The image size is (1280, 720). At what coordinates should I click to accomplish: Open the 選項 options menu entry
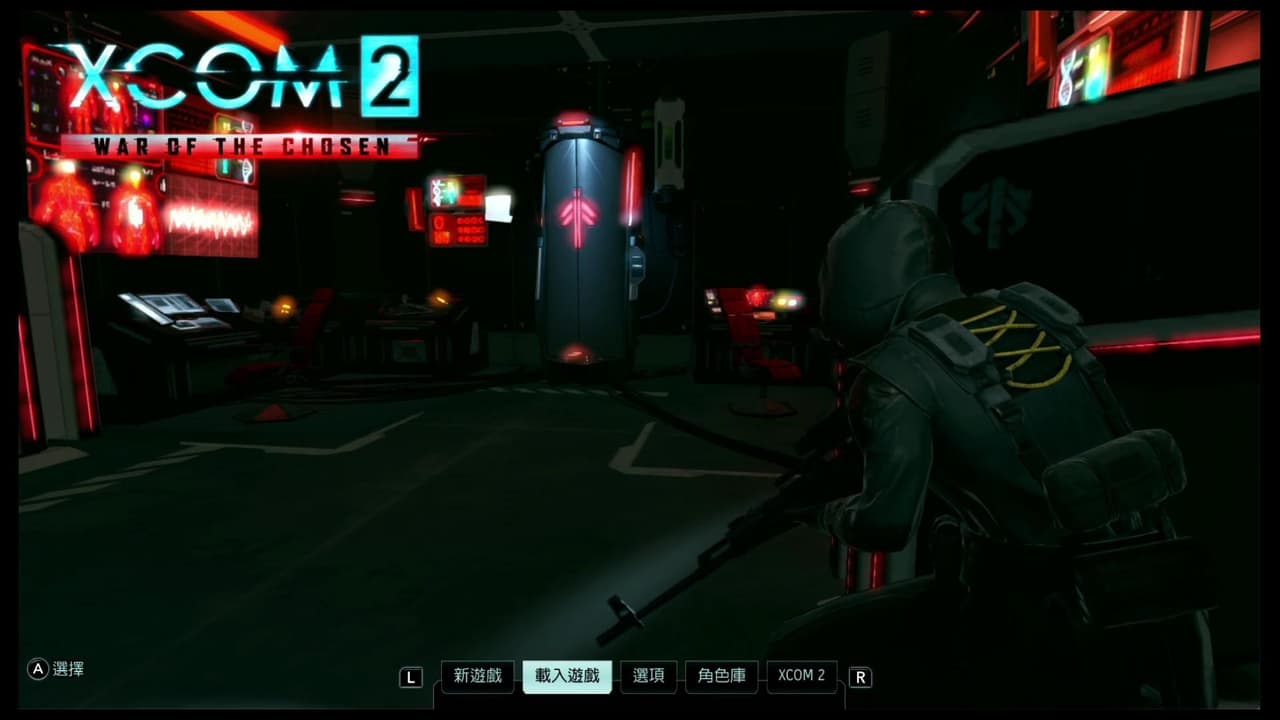[x=648, y=677]
